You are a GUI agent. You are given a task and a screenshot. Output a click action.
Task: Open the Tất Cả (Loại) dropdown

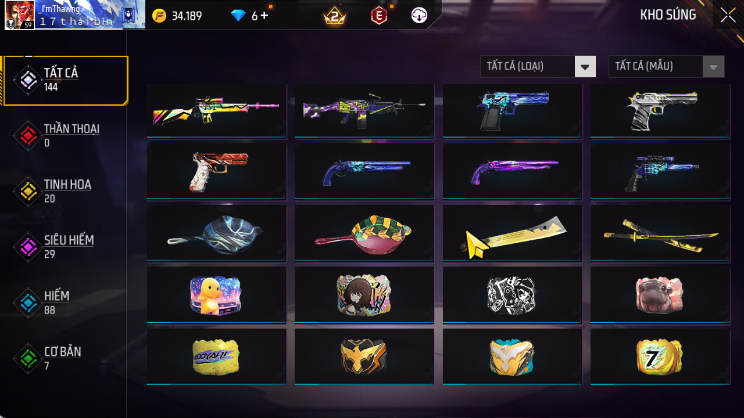tap(538, 67)
